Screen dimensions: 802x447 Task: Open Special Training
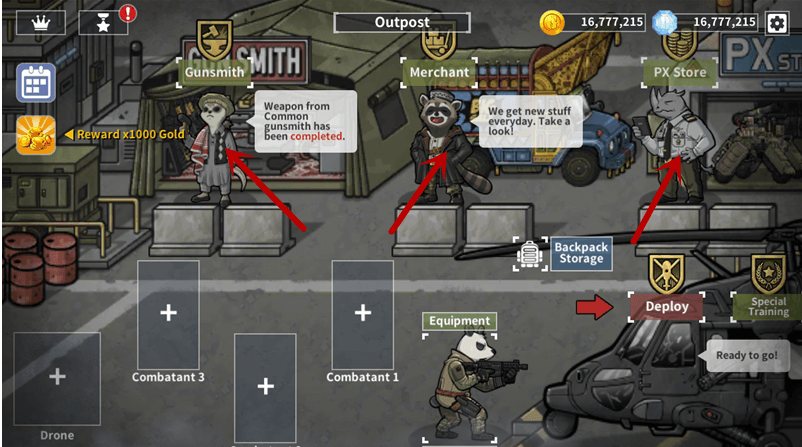(x=768, y=306)
